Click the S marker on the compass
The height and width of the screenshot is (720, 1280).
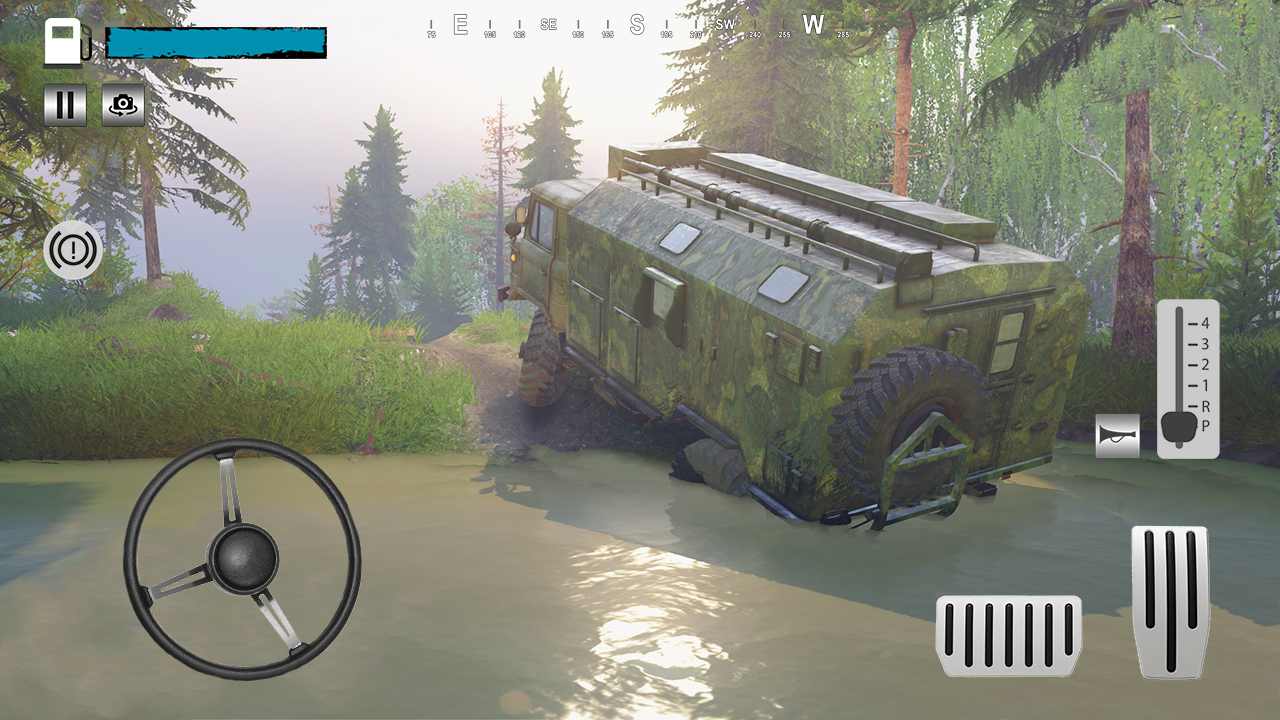[x=636, y=25]
